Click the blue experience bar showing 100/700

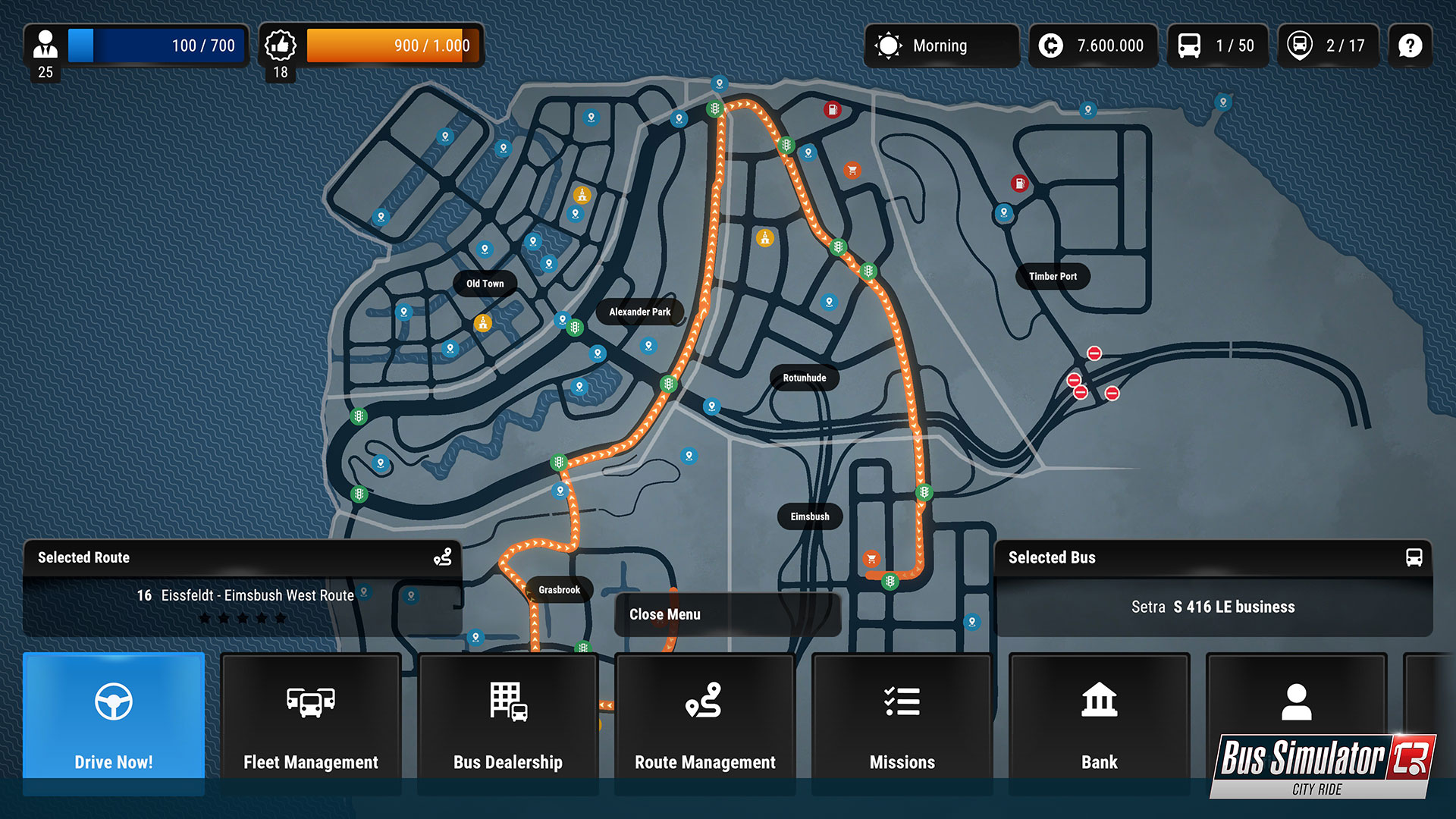pyautogui.click(x=155, y=45)
